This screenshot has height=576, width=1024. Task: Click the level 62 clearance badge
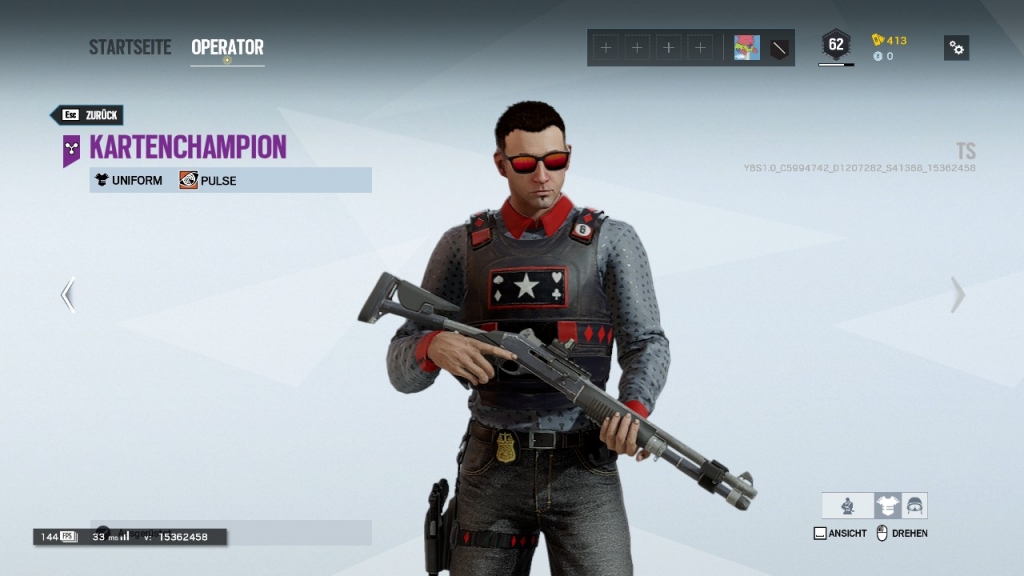(836, 45)
